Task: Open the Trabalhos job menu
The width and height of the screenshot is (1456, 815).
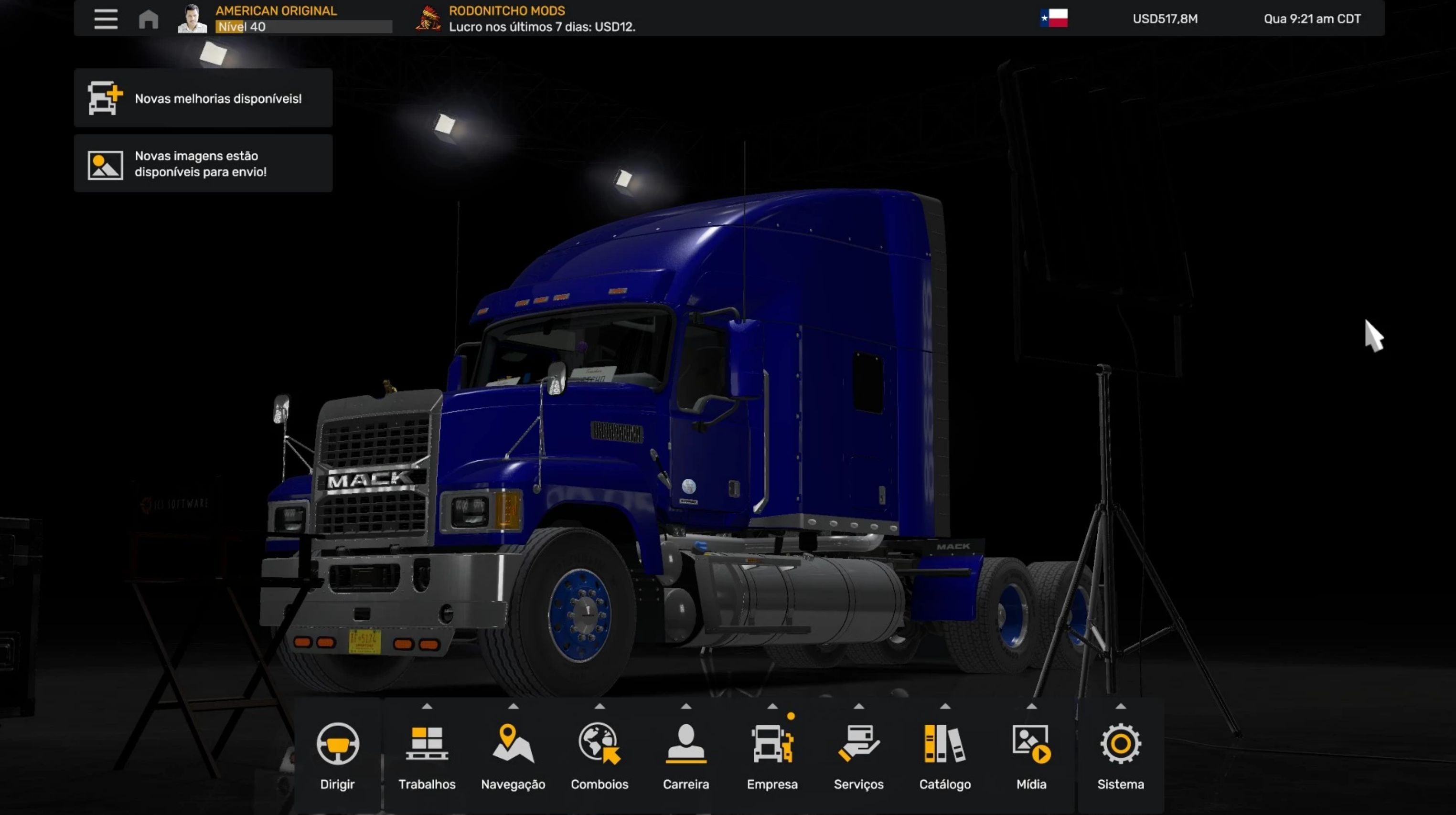Action: click(x=427, y=756)
